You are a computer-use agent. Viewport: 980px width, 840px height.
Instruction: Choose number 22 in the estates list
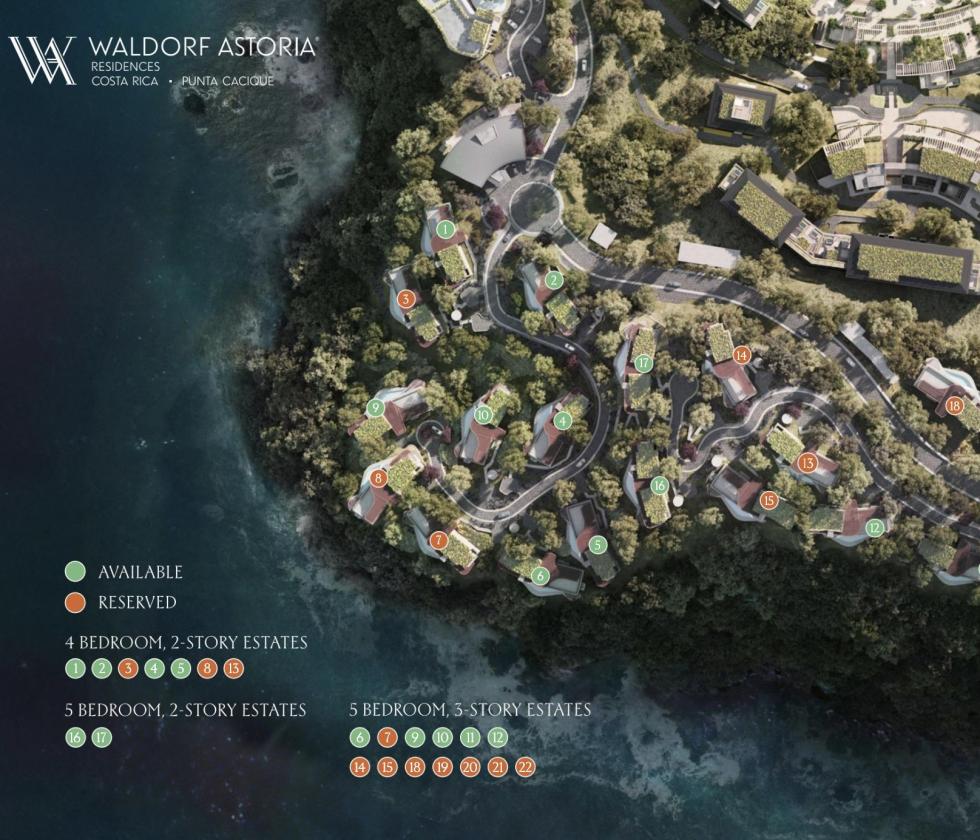coord(525,768)
